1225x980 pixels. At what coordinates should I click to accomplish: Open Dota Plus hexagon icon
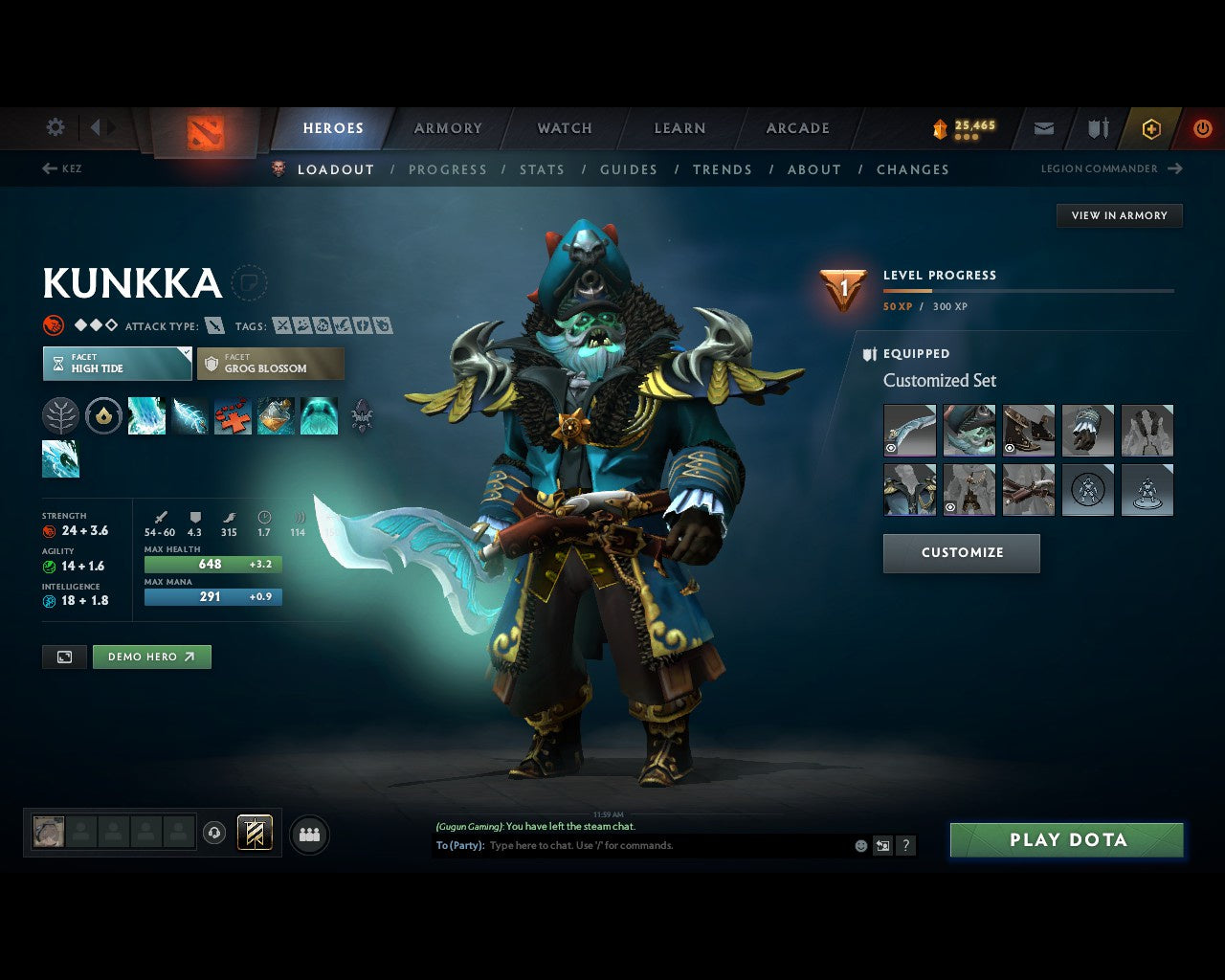pyautogui.click(x=1150, y=128)
